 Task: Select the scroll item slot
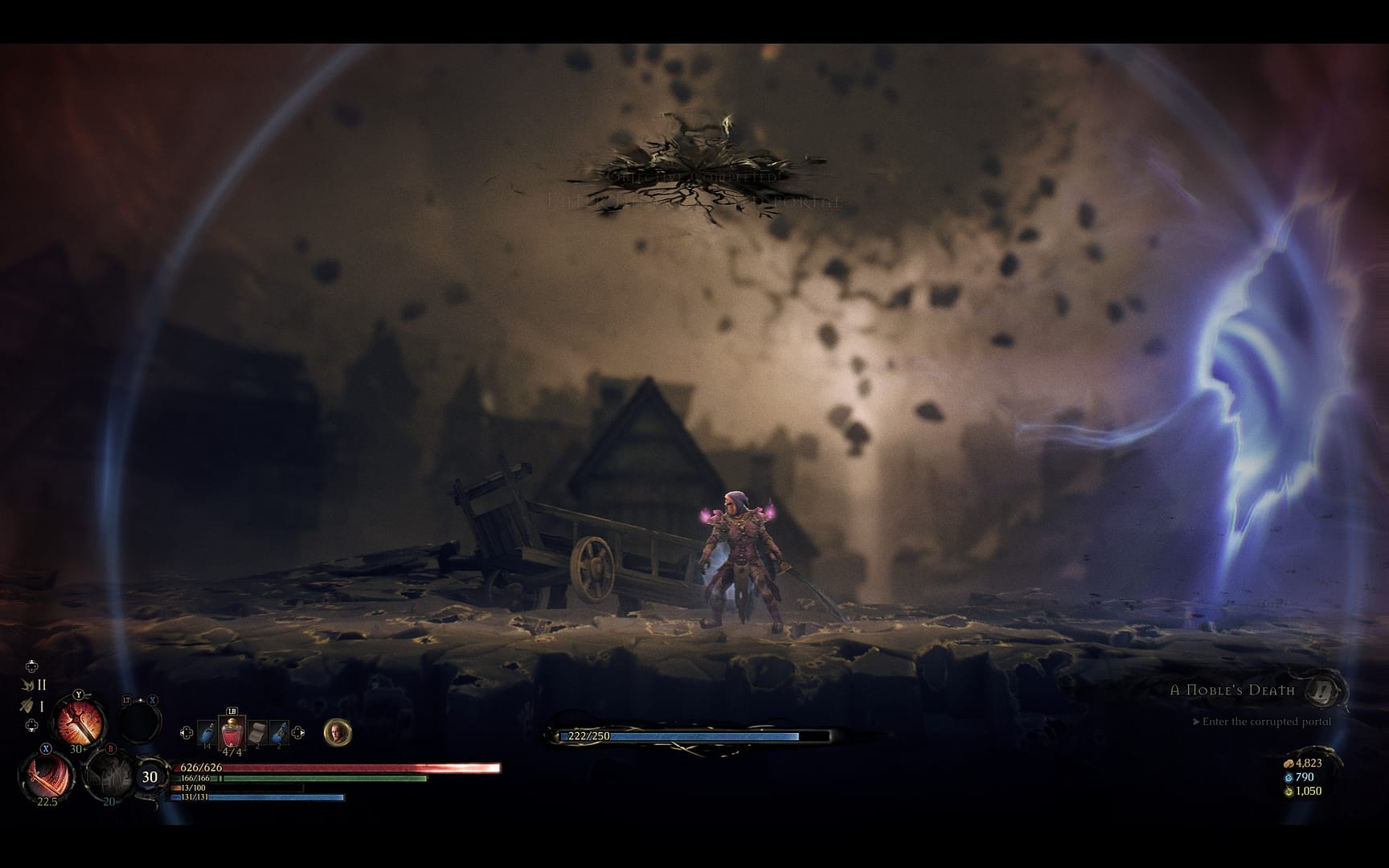256,733
